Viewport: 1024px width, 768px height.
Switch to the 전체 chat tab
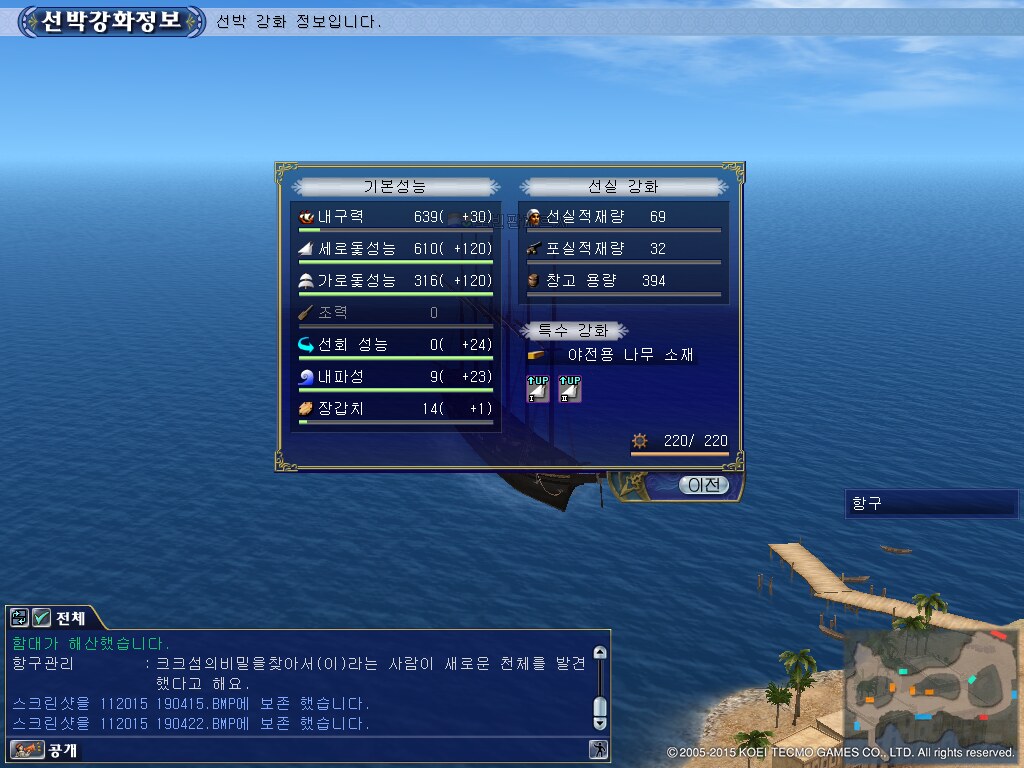pos(70,617)
